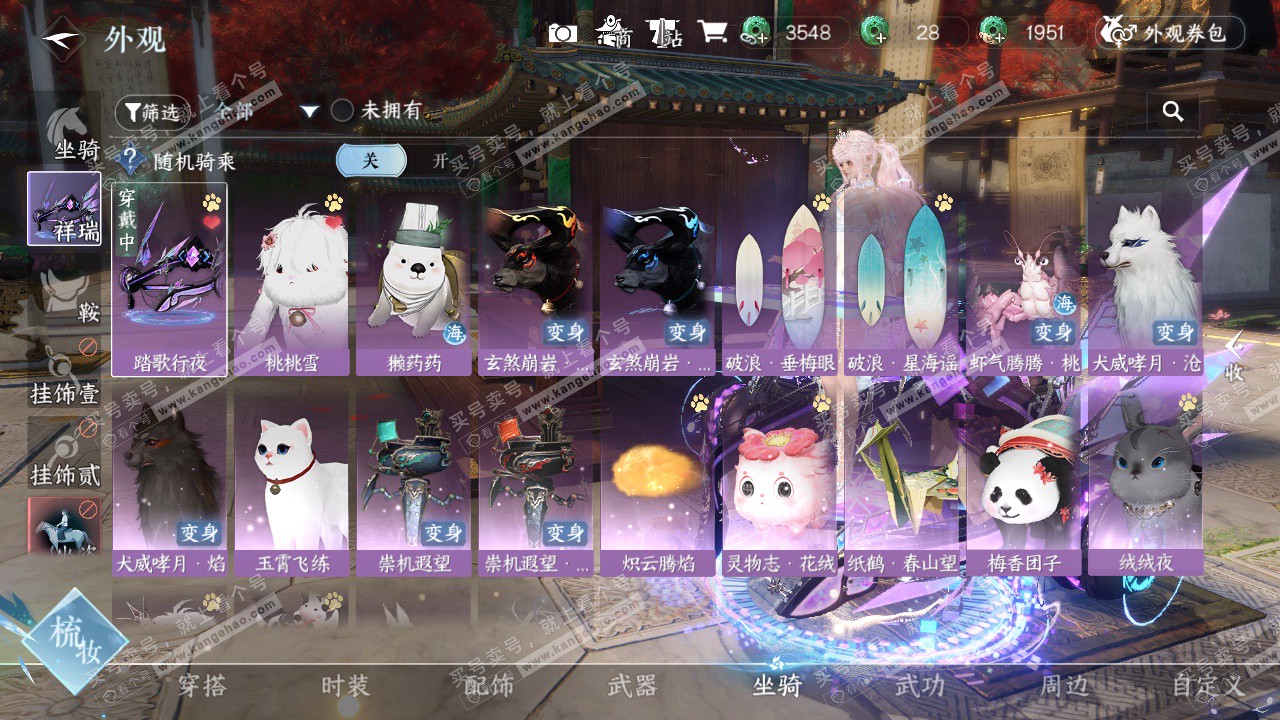
Task: Select the 搬药药 bear mount
Action: [414, 279]
